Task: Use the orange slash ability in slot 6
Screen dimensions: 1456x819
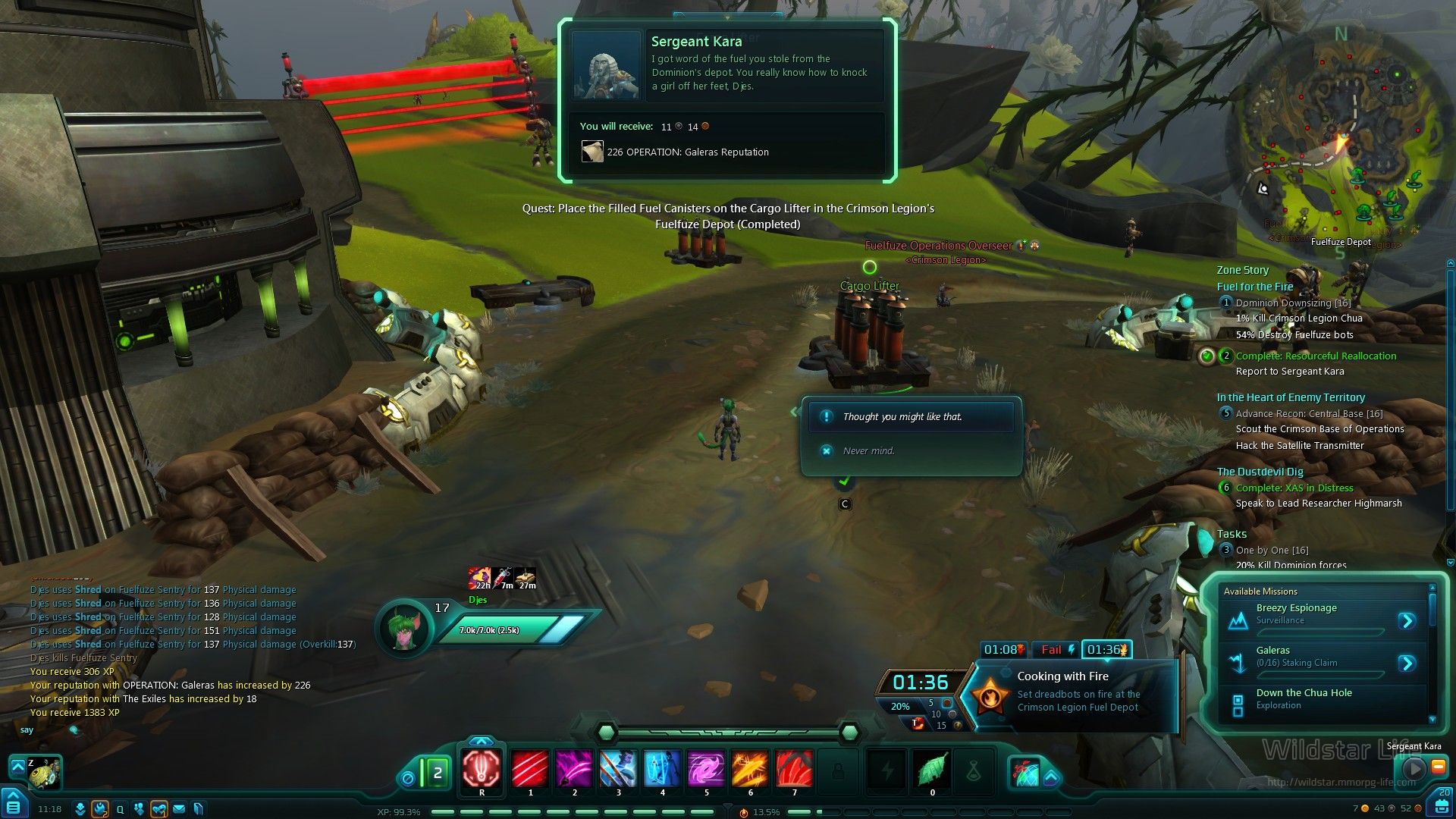Action: pos(750,769)
